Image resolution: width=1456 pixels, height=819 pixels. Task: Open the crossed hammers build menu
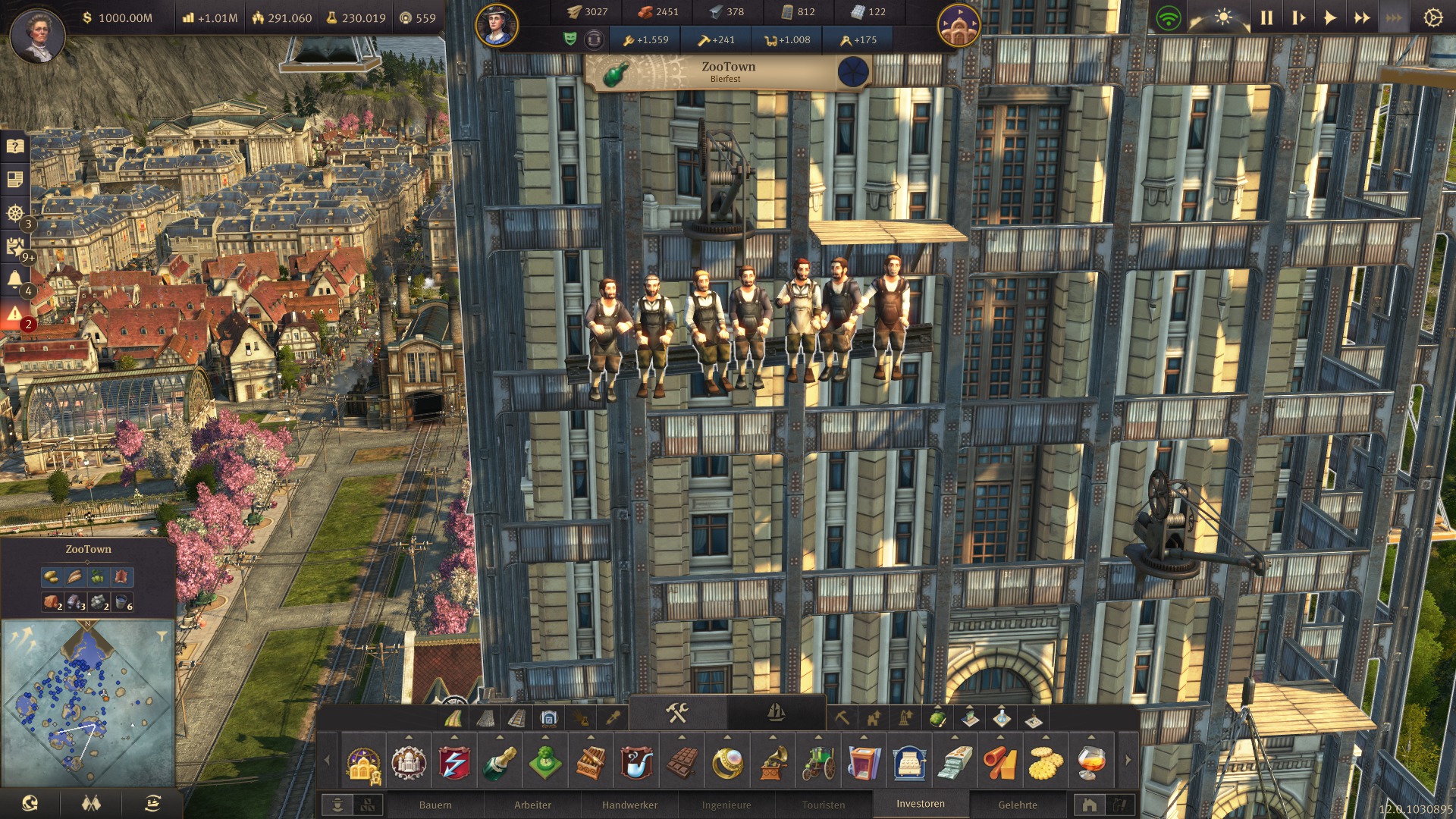pyautogui.click(x=676, y=712)
